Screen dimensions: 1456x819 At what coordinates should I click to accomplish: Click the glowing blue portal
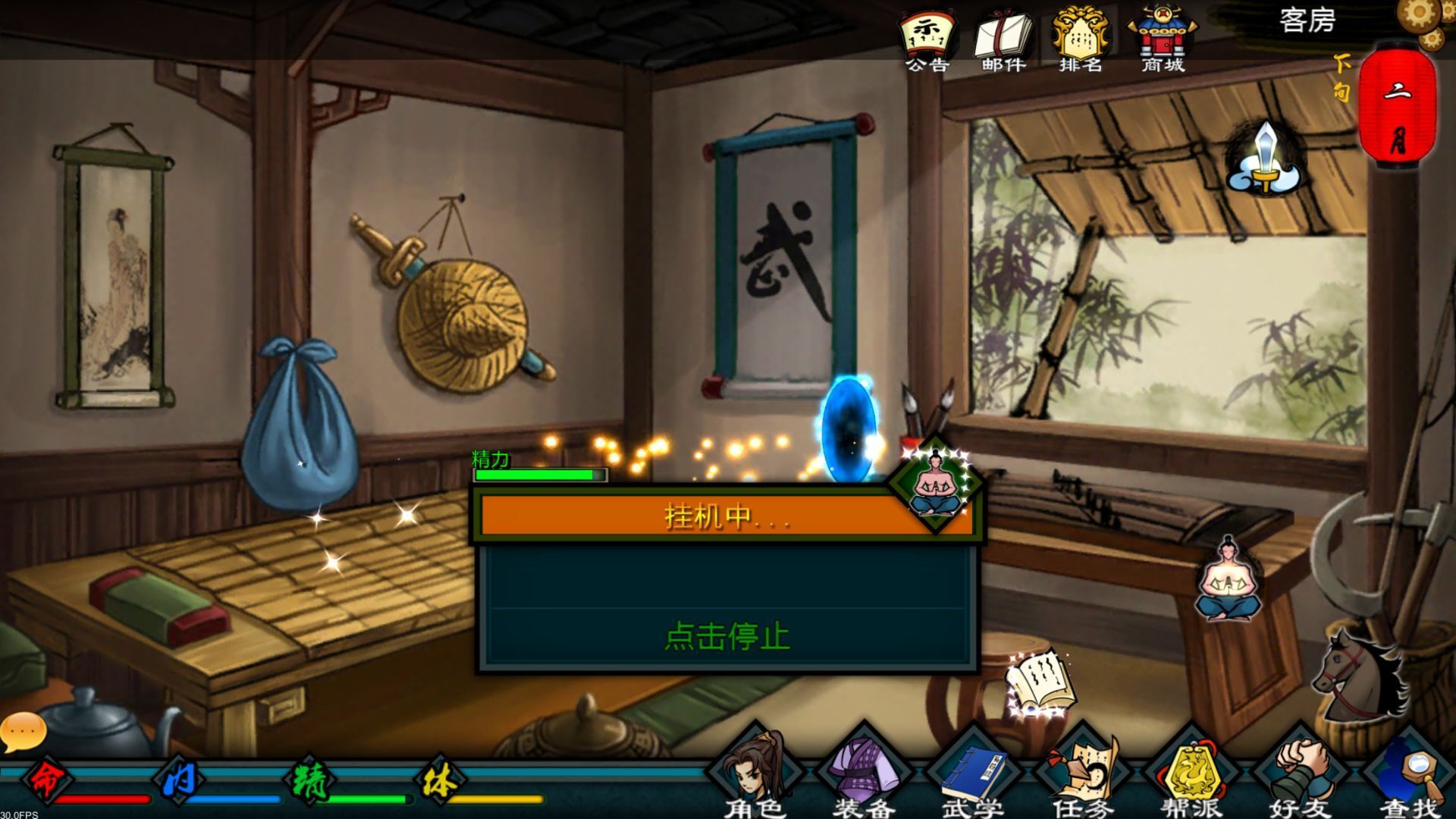(850, 432)
